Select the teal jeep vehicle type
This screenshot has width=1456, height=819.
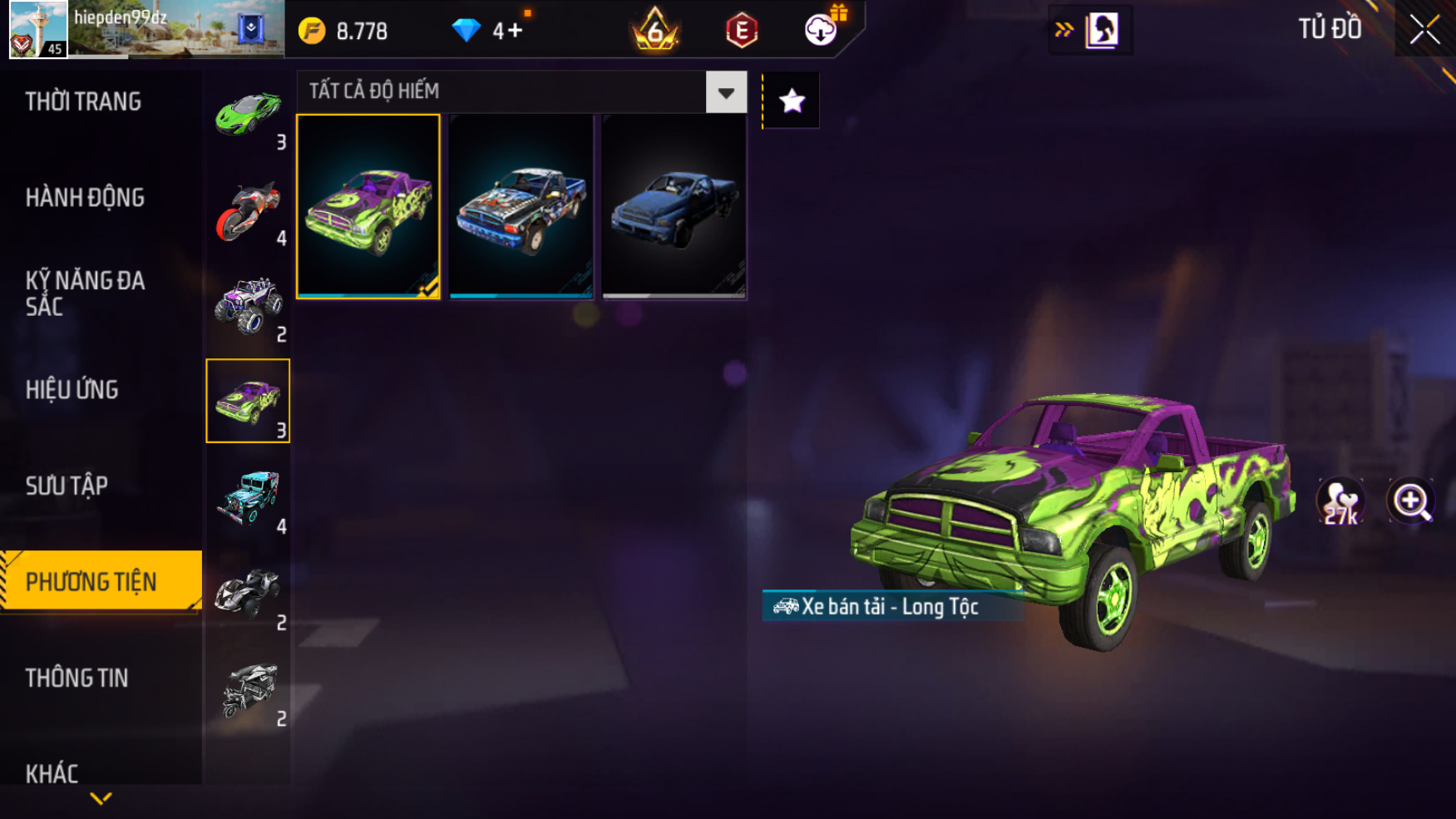point(248,498)
